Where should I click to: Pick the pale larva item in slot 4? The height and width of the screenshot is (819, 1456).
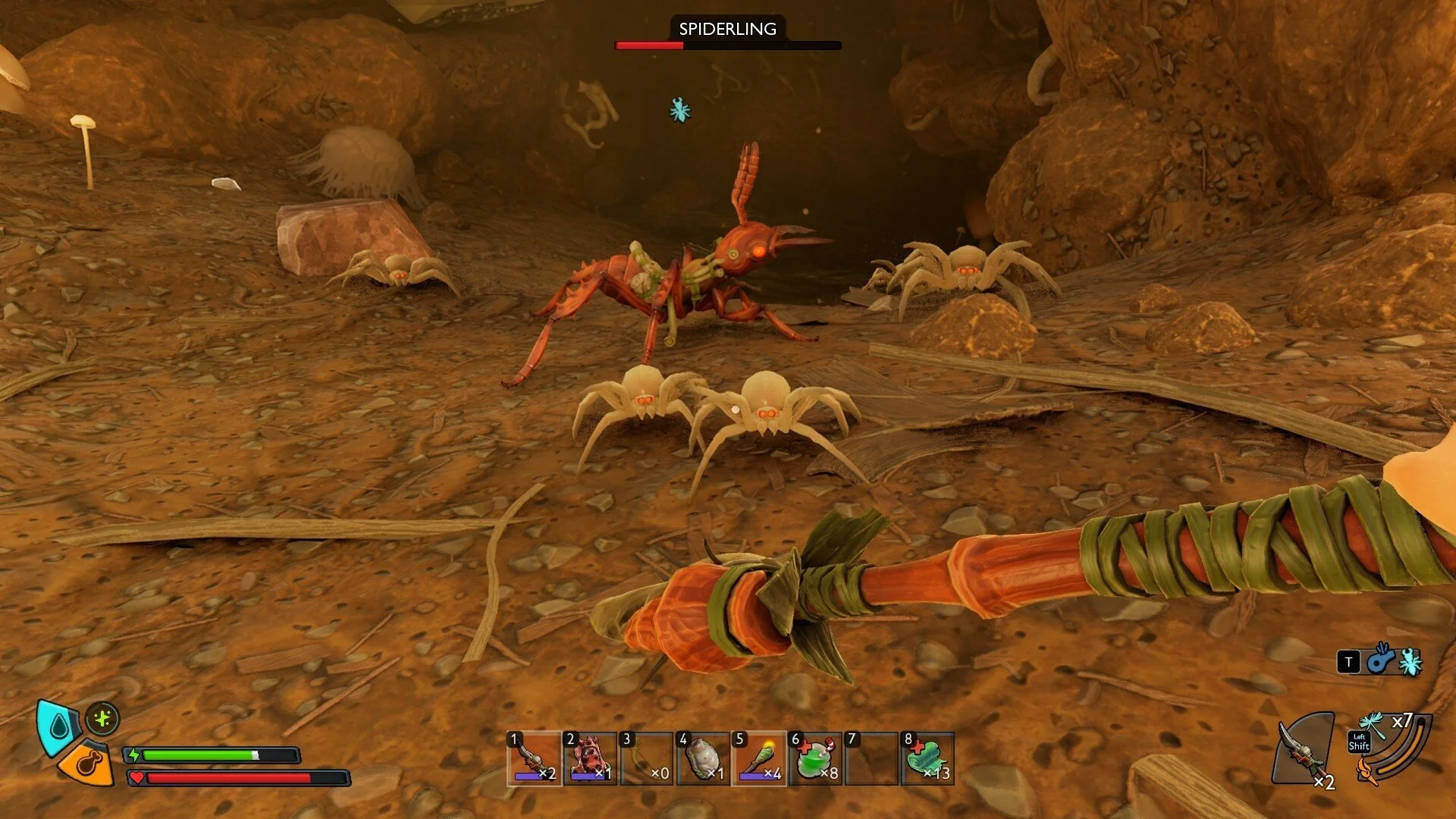pyautogui.click(x=703, y=758)
